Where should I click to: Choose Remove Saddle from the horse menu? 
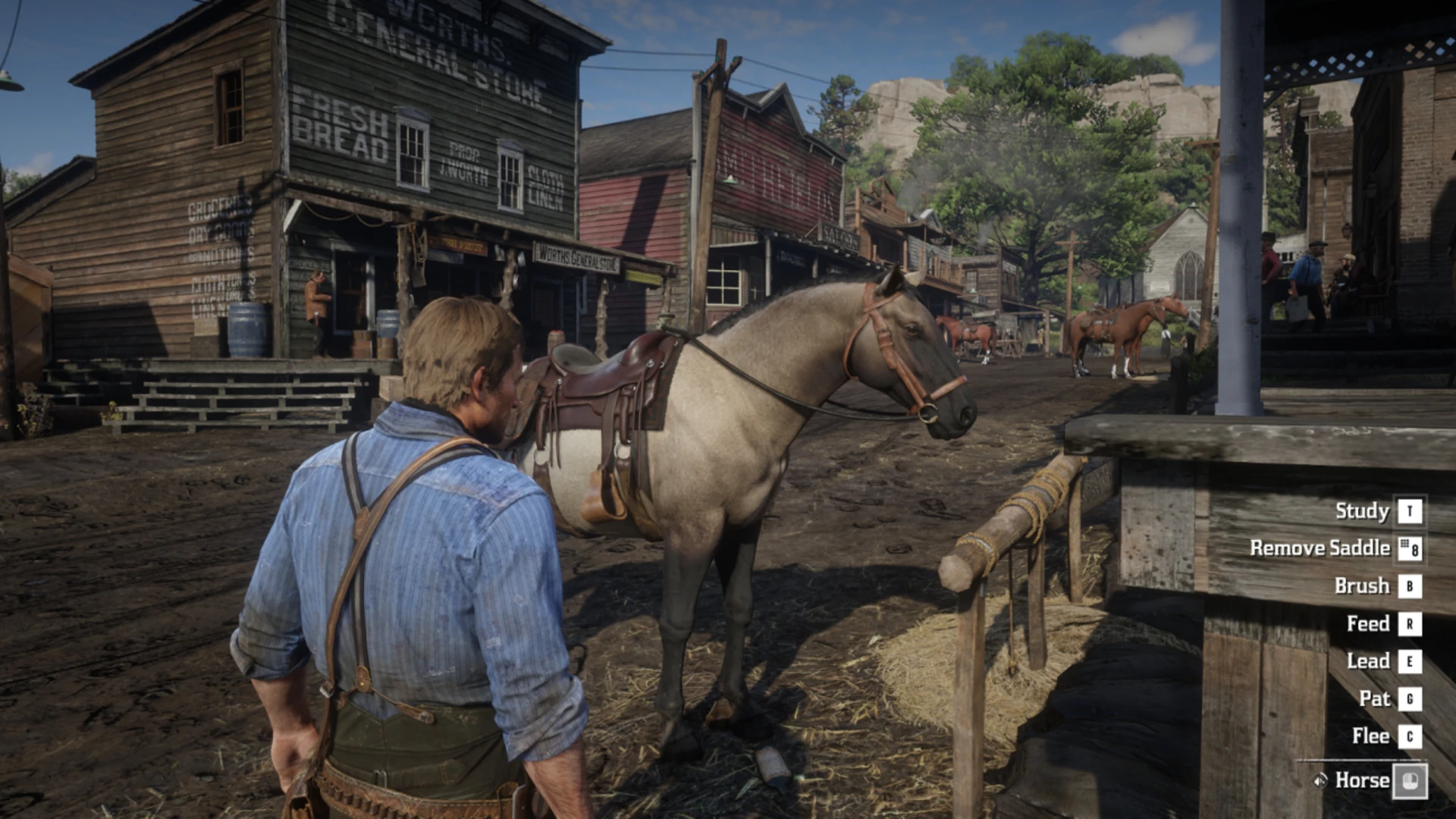tap(1319, 548)
